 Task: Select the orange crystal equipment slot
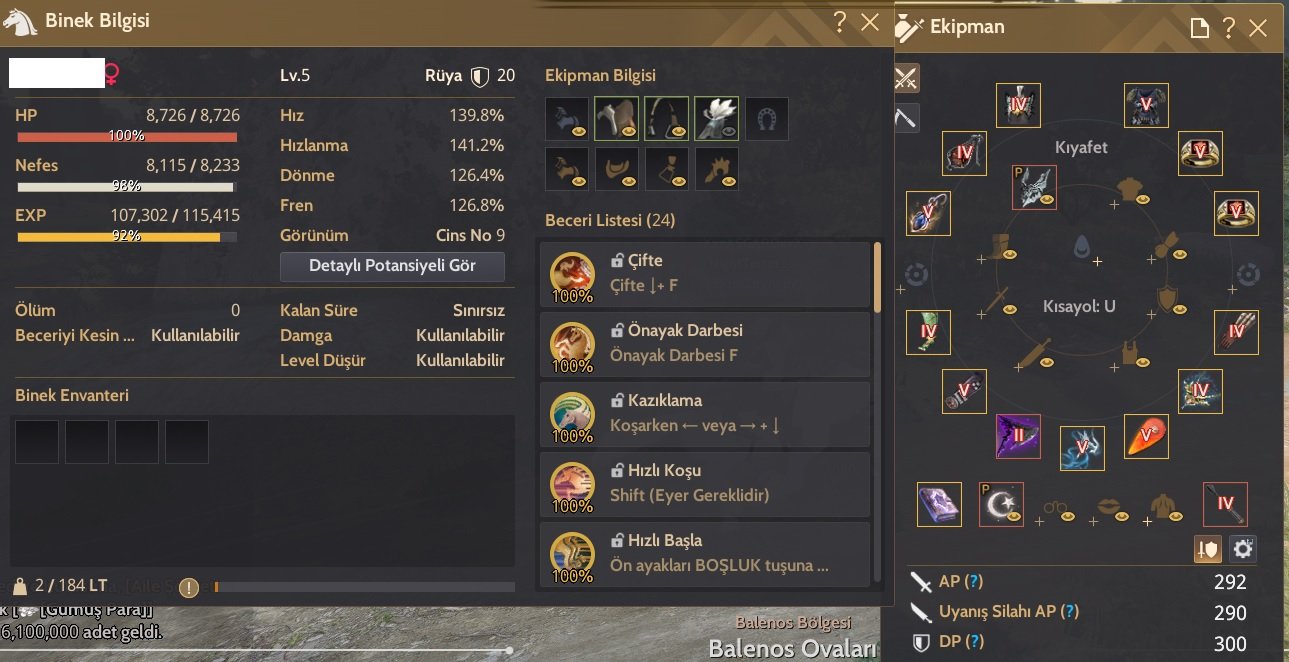[1145, 436]
